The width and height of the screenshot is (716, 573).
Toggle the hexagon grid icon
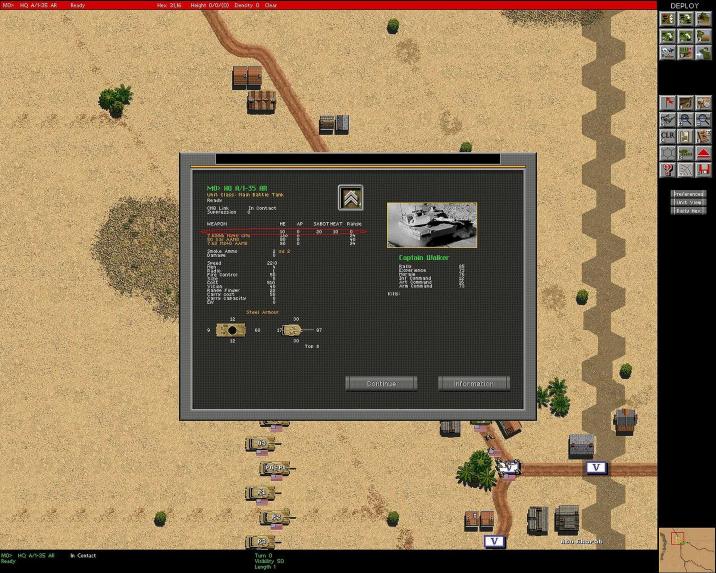[x=666, y=153]
